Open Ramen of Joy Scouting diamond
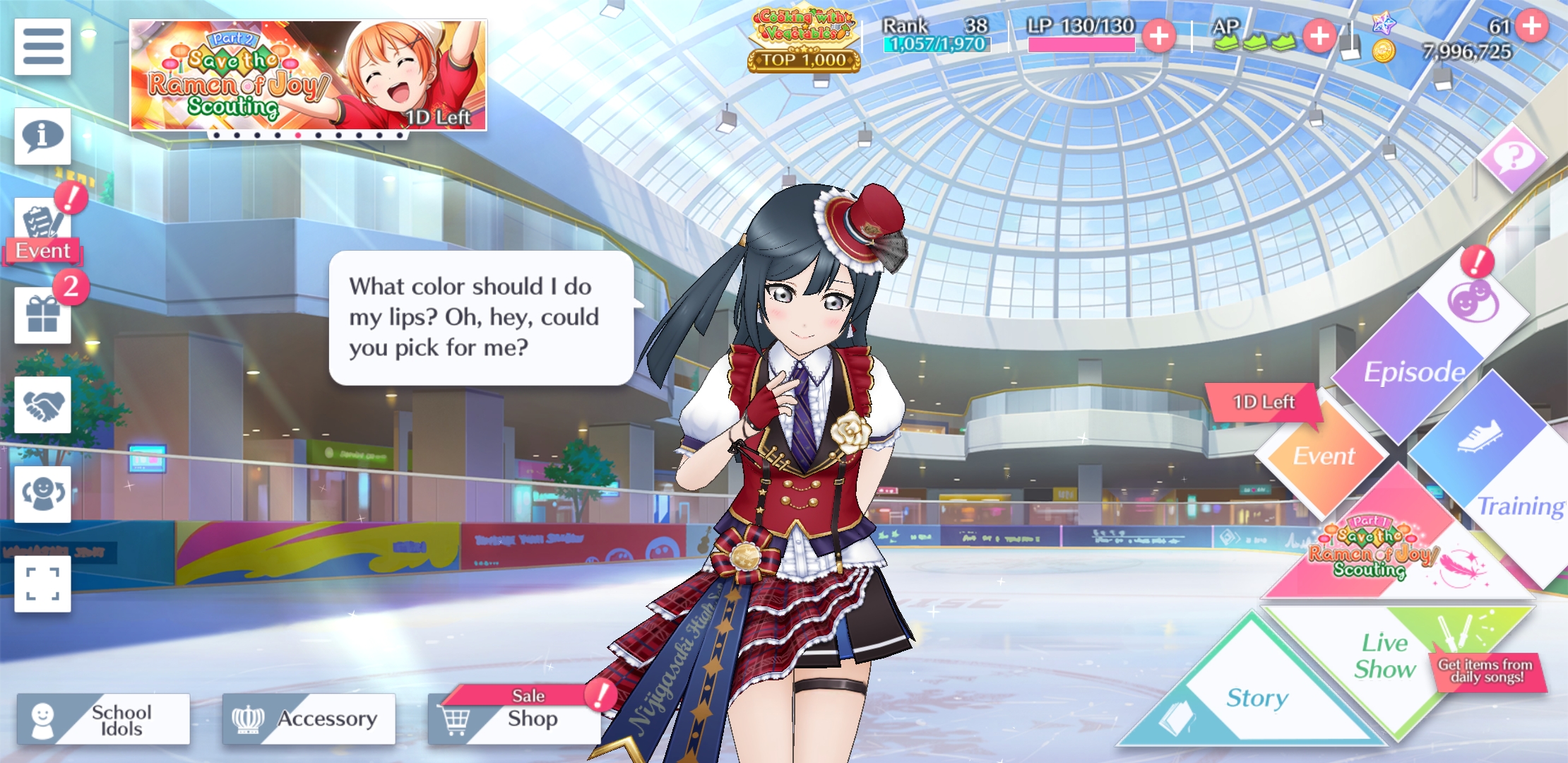 tap(1395, 551)
